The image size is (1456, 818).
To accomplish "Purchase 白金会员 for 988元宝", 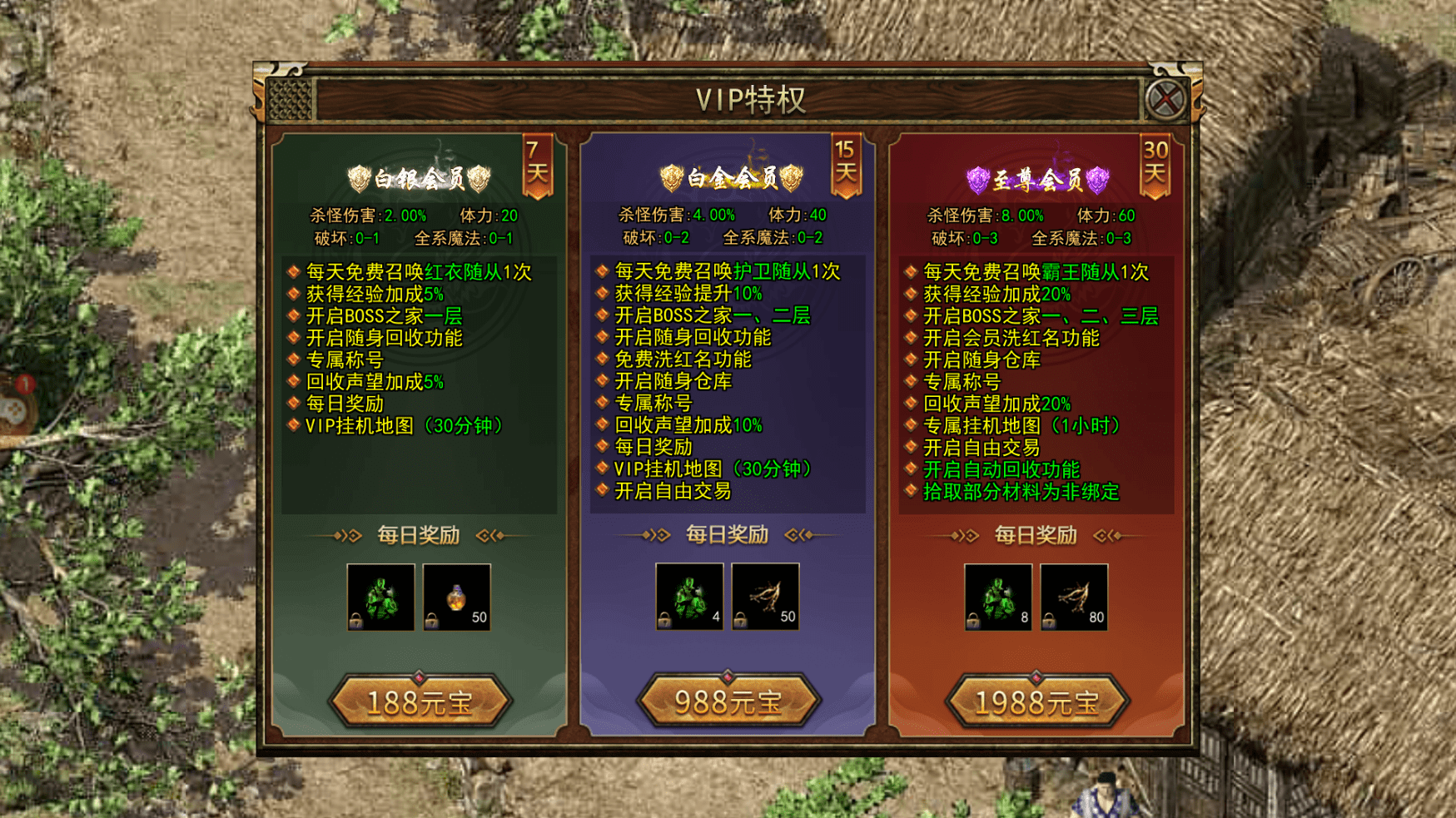I will click(728, 701).
